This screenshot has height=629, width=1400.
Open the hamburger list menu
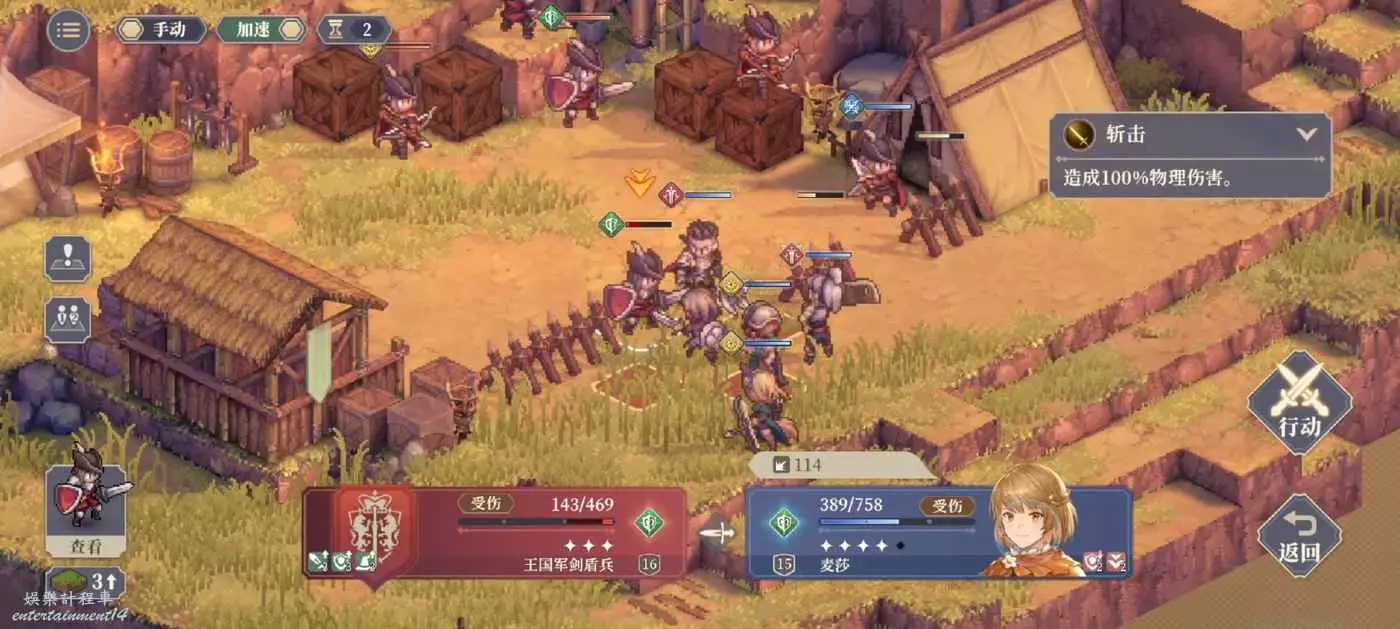pyautogui.click(x=68, y=30)
